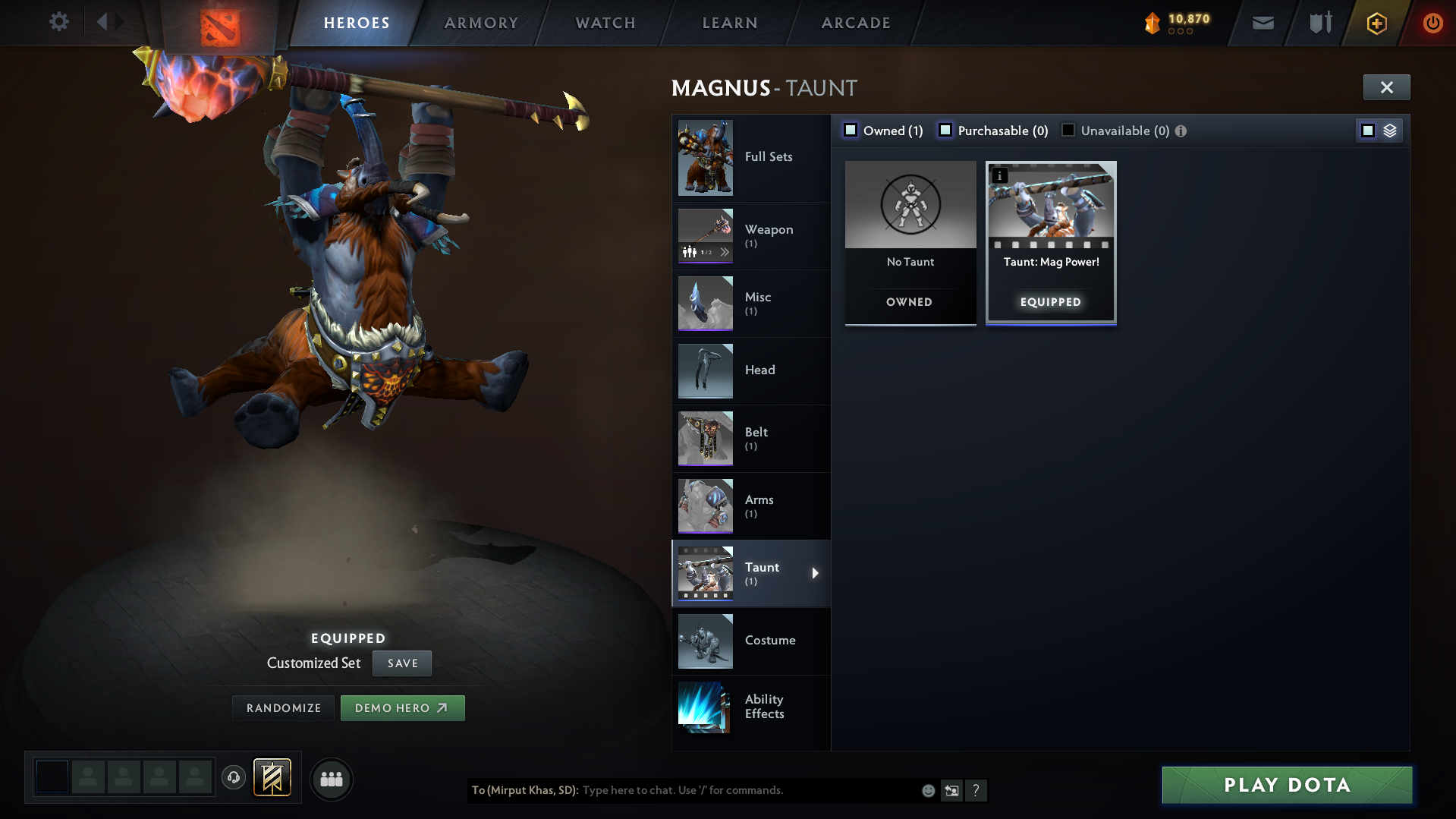This screenshot has height=819, width=1456.
Task: Open the mail notifications icon
Action: tap(1263, 23)
